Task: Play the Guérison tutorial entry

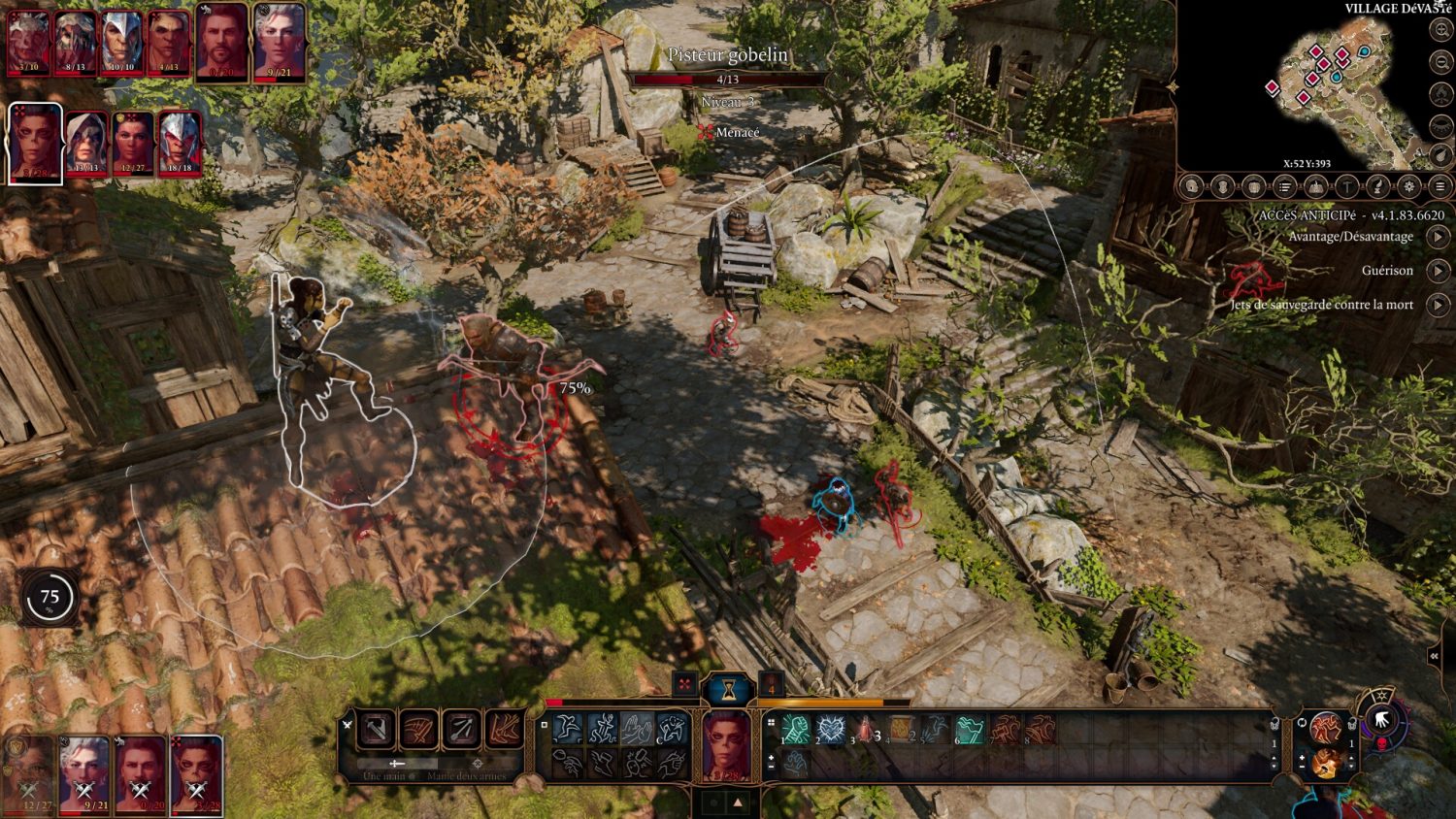Action: [1438, 271]
